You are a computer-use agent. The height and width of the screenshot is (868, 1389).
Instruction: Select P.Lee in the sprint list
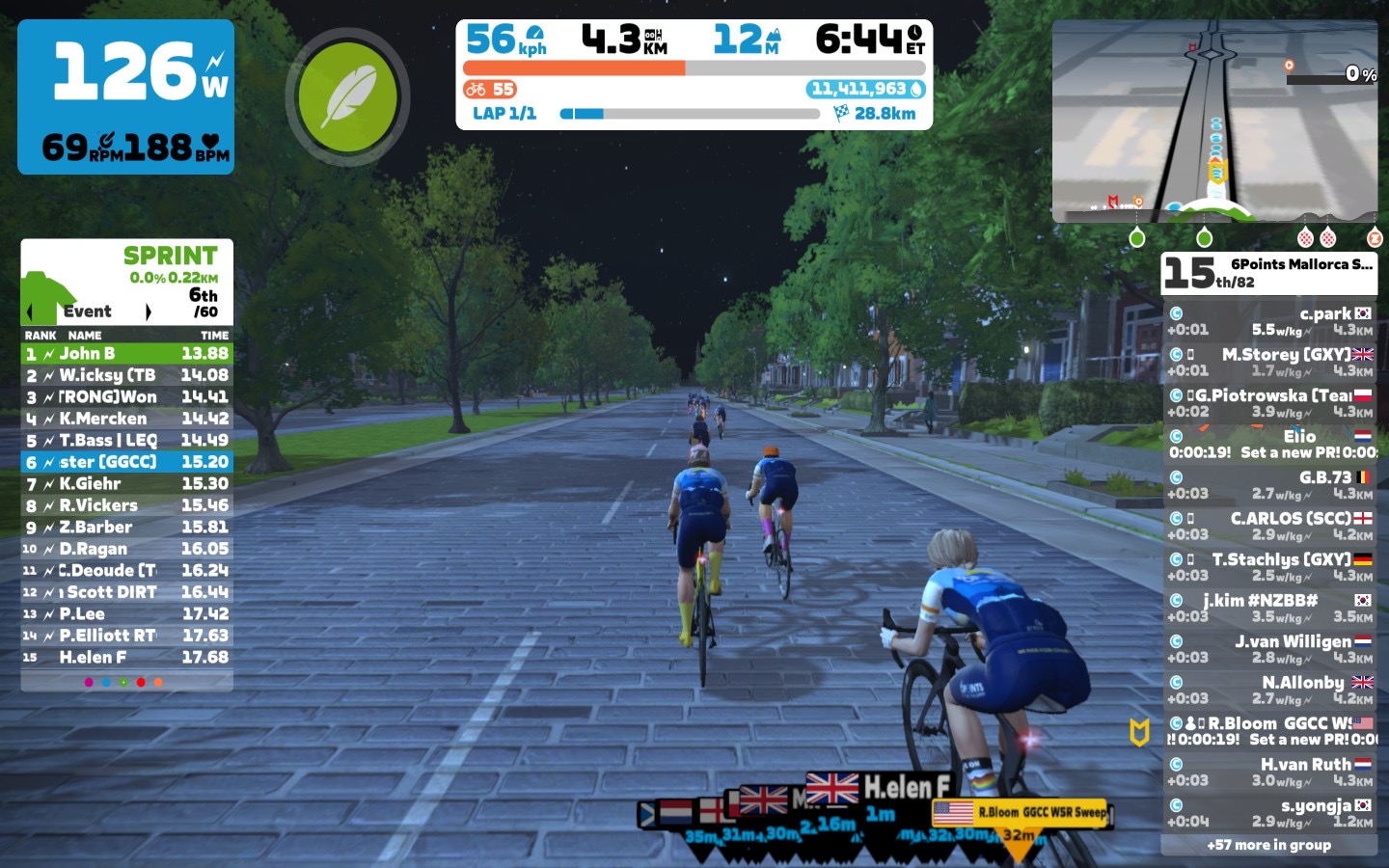click(126, 614)
